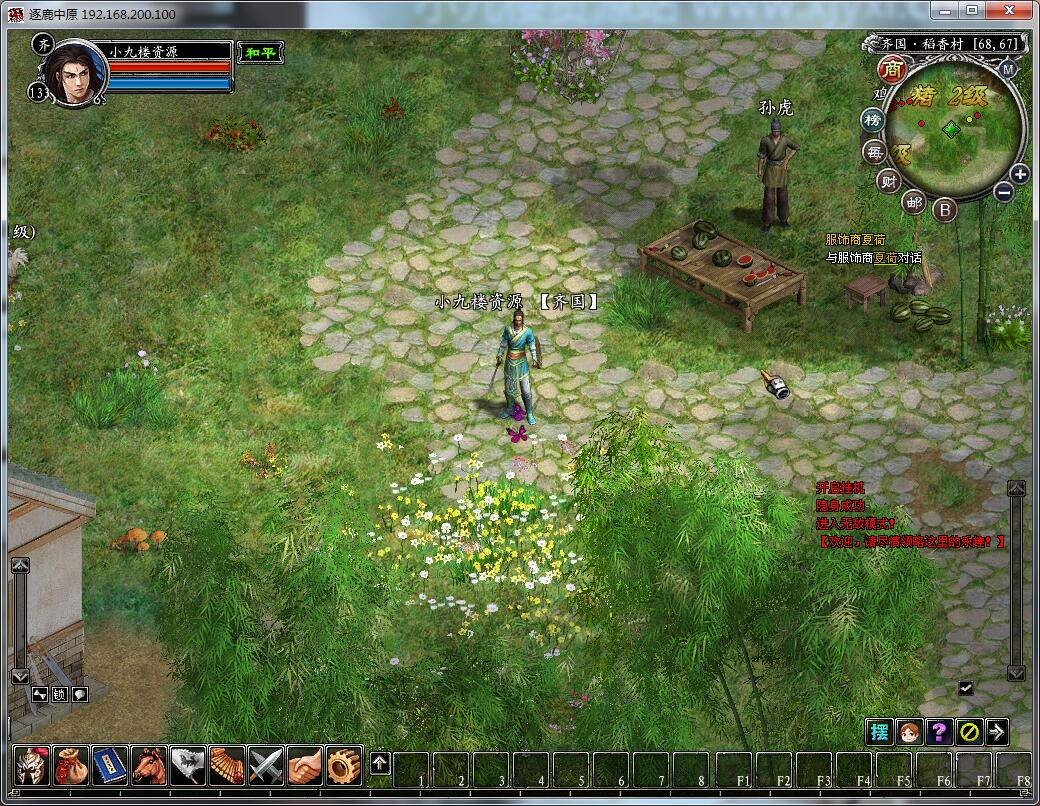Toggle the 和平 peace mode button

[261, 52]
